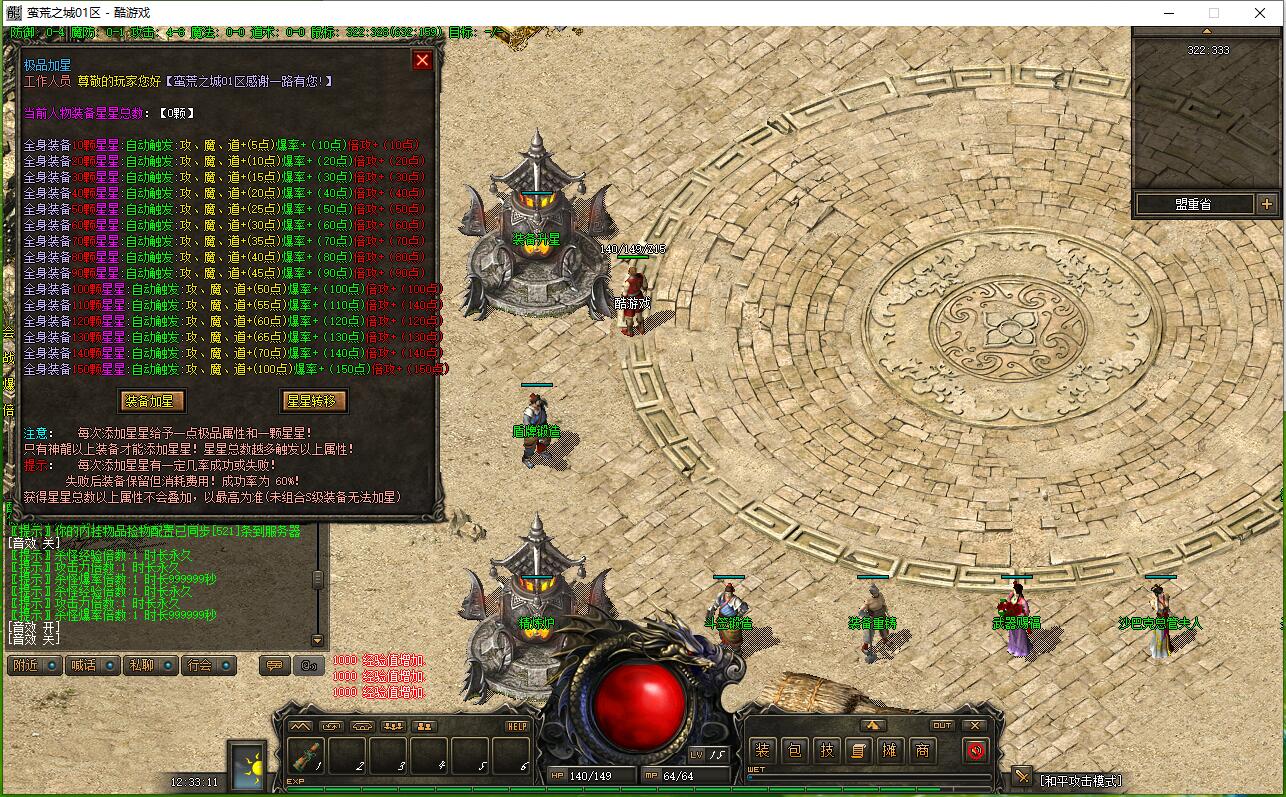The width and height of the screenshot is (1286, 797).
Task: Open the stall with the 摊 button
Action: 890,750
